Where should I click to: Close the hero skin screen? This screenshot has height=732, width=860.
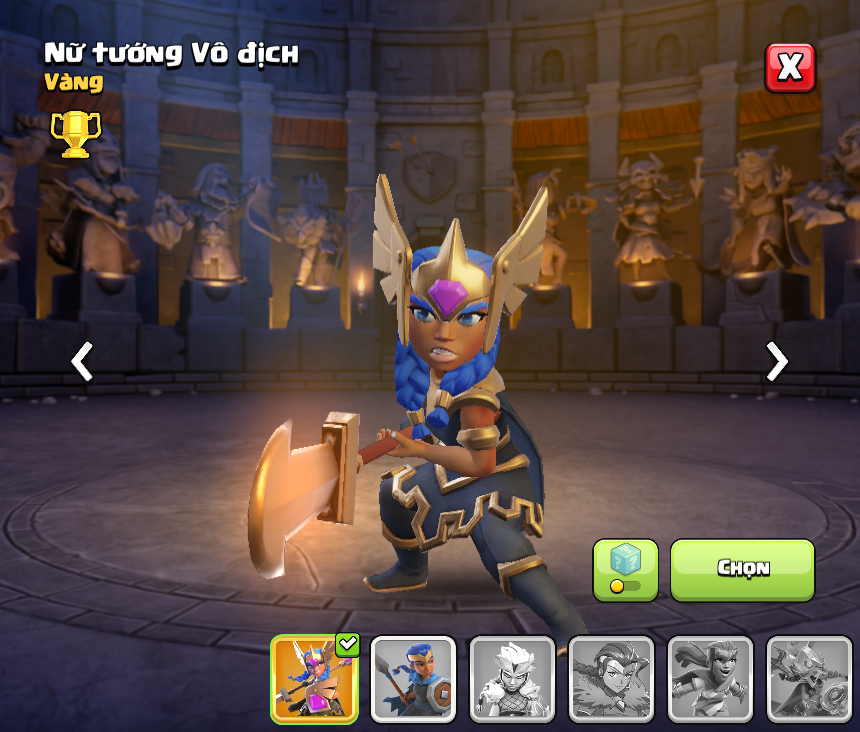coord(790,68)
